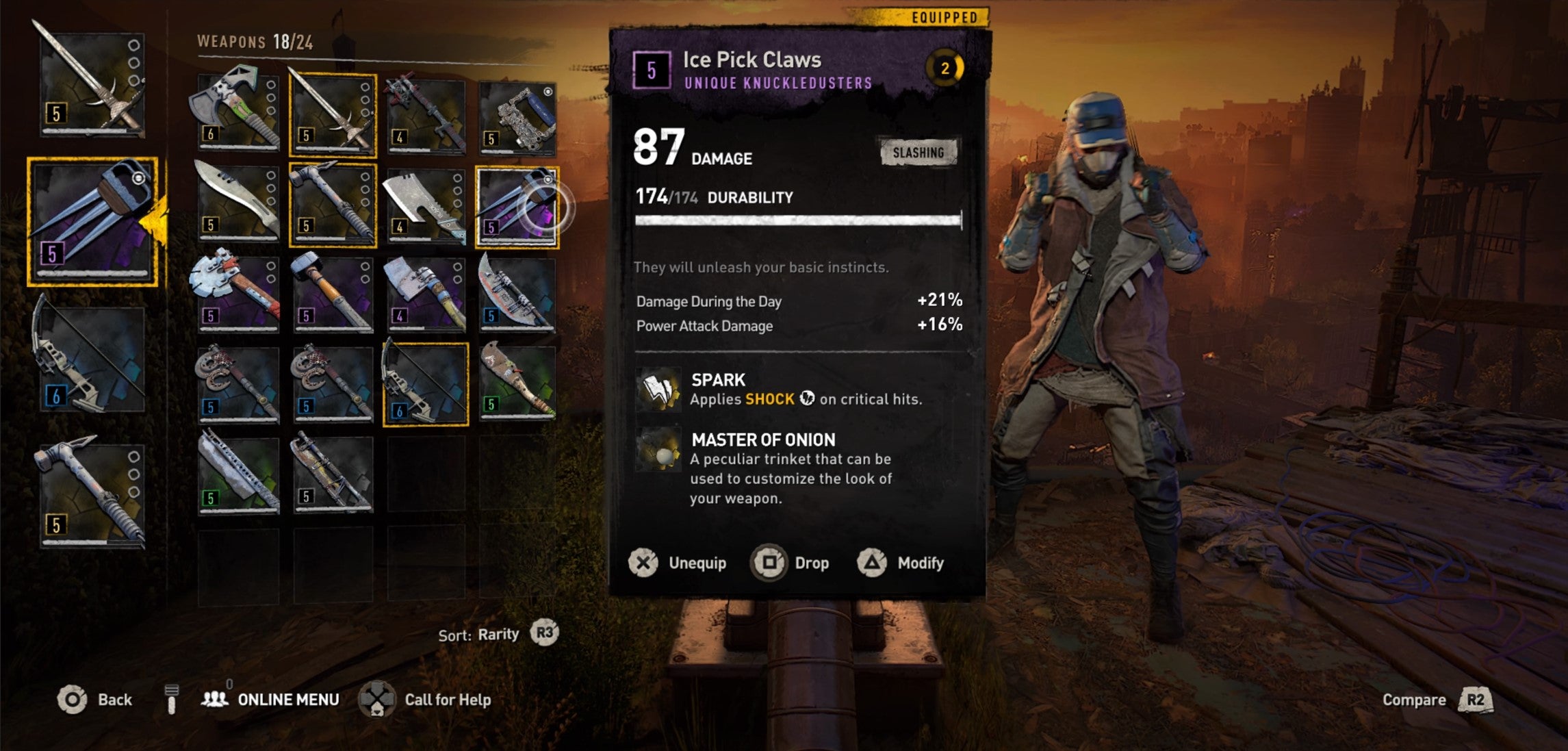Drop the selected weapon
Image resolution: width=1568 pixels, height=751 pixels.
tap(791, 563)
